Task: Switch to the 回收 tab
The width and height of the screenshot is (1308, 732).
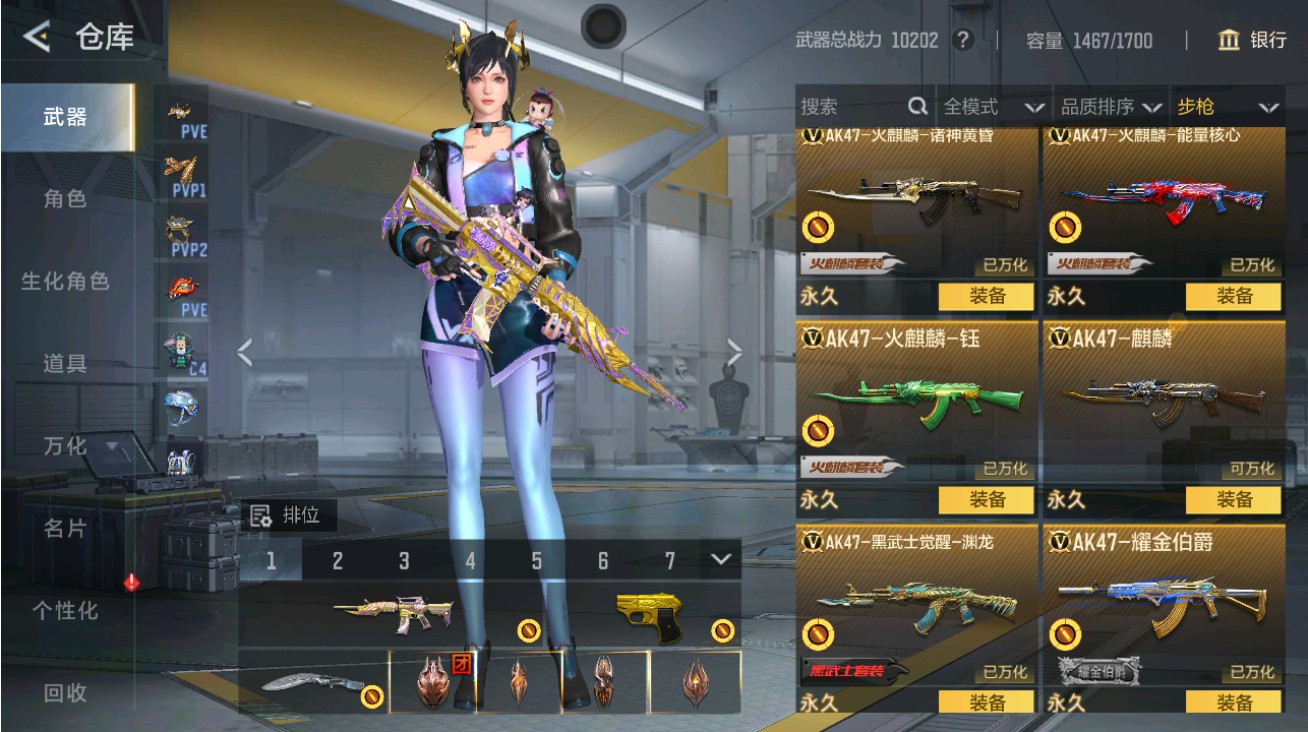Action: 66,692
